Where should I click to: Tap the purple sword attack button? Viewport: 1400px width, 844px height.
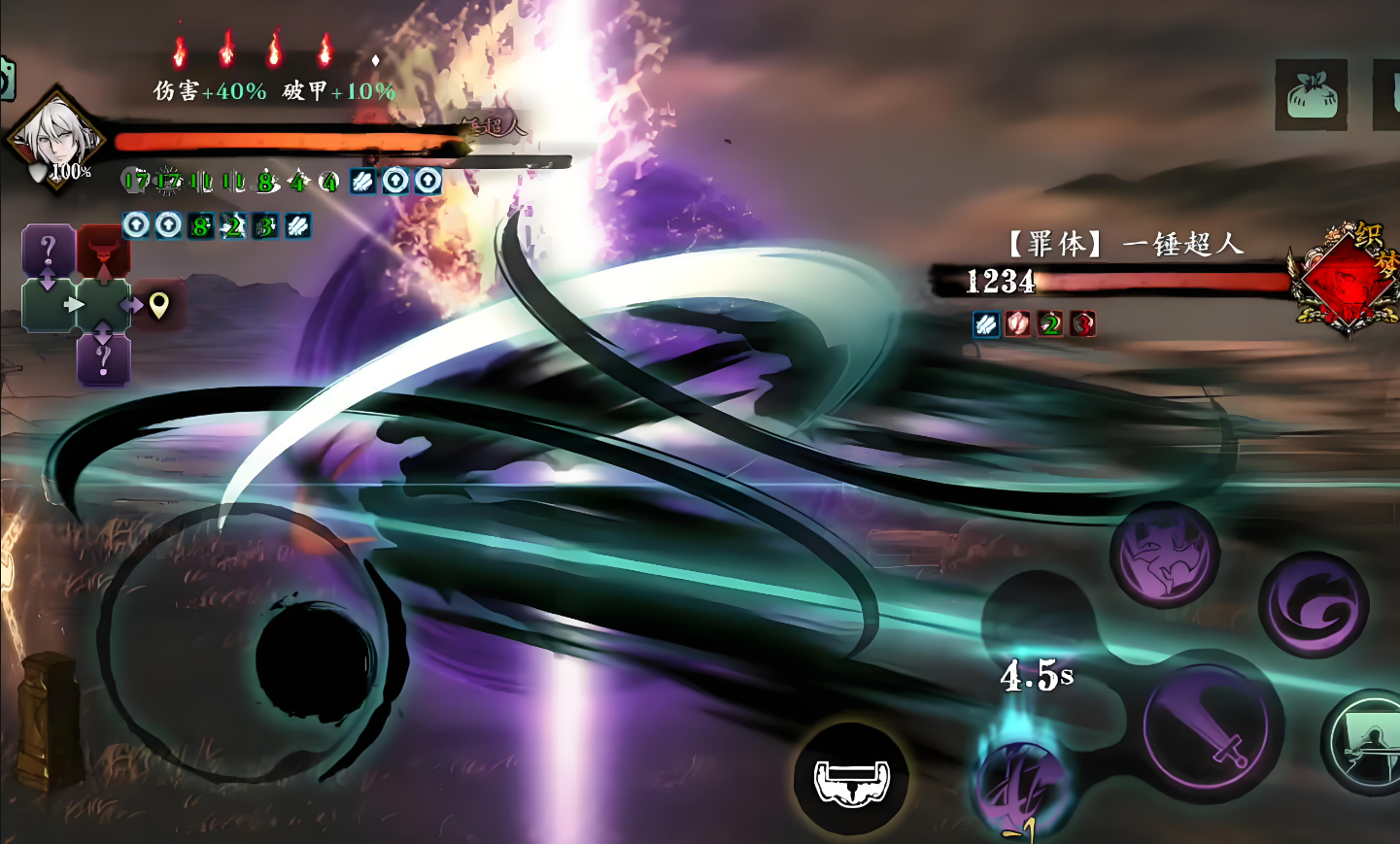click(1206, 727)
